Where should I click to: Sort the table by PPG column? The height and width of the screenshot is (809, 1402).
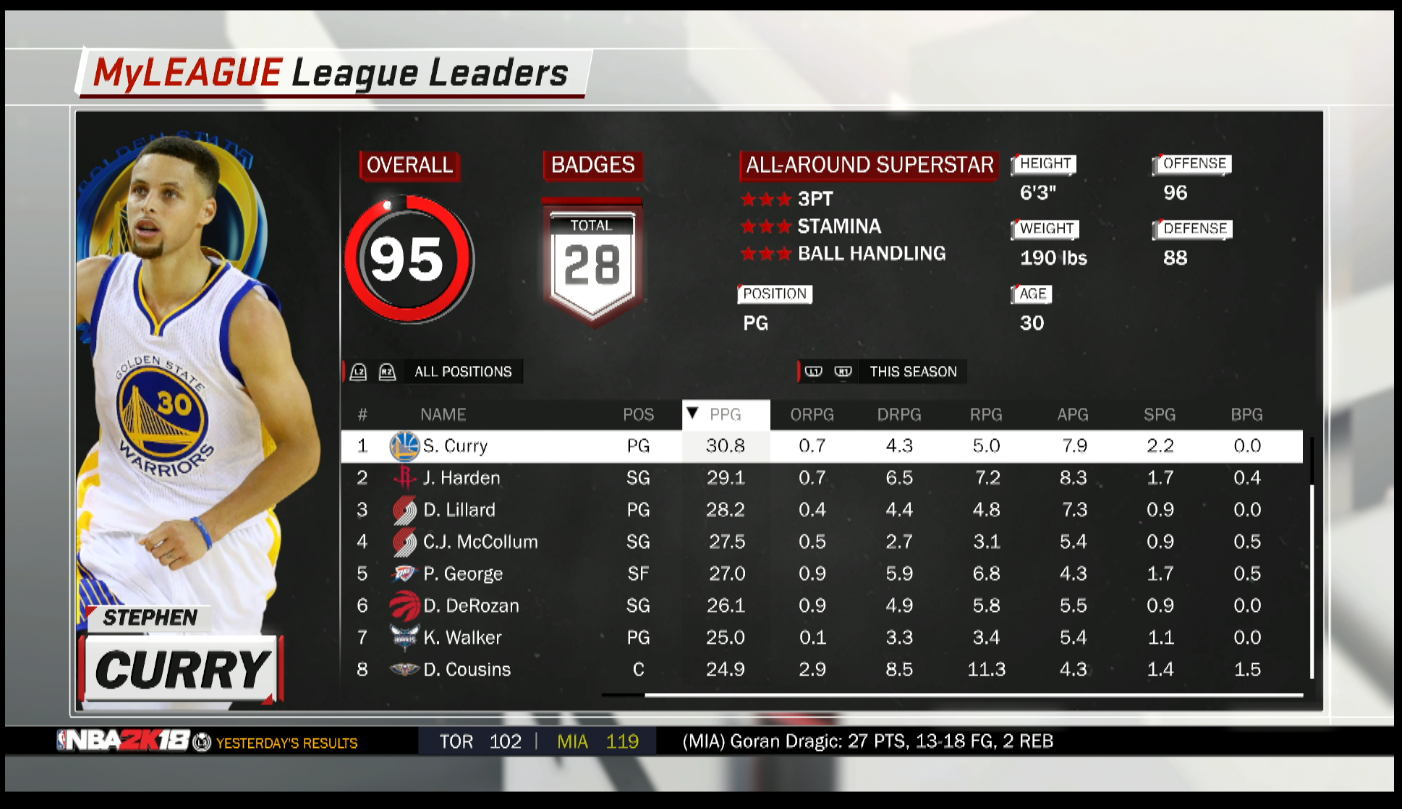coord(726,414)
